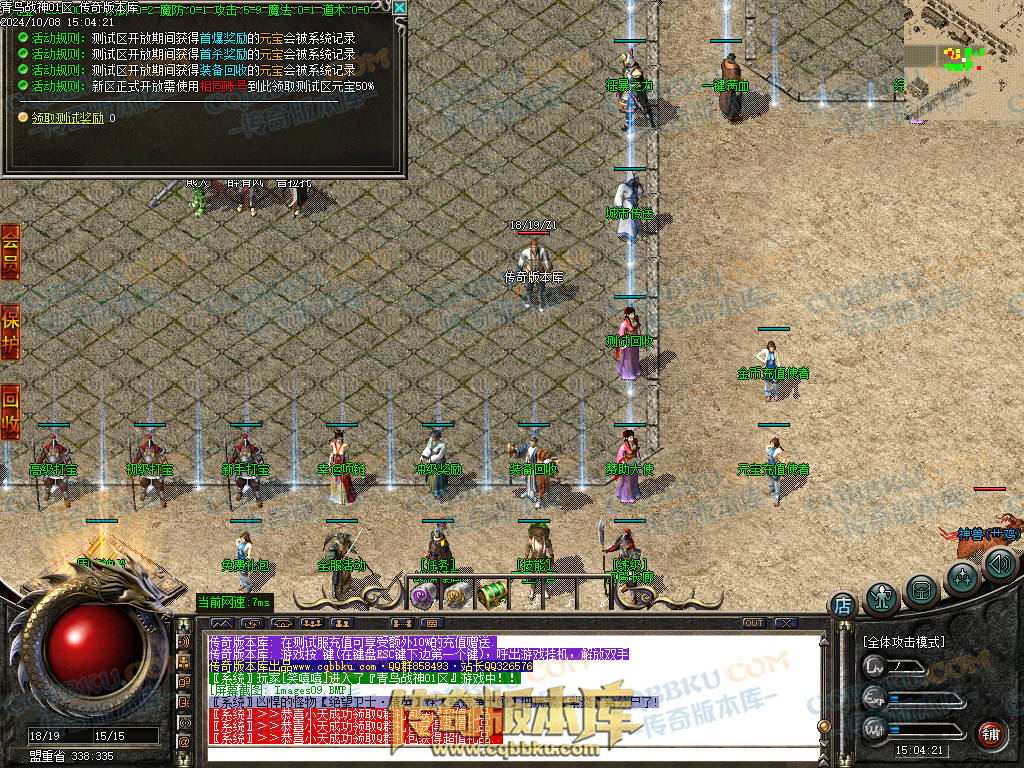The width and height of the screenshot is (1024, 768).
Task: Select the green treasure chest hotbar item
Action: (x=490, y=594)
